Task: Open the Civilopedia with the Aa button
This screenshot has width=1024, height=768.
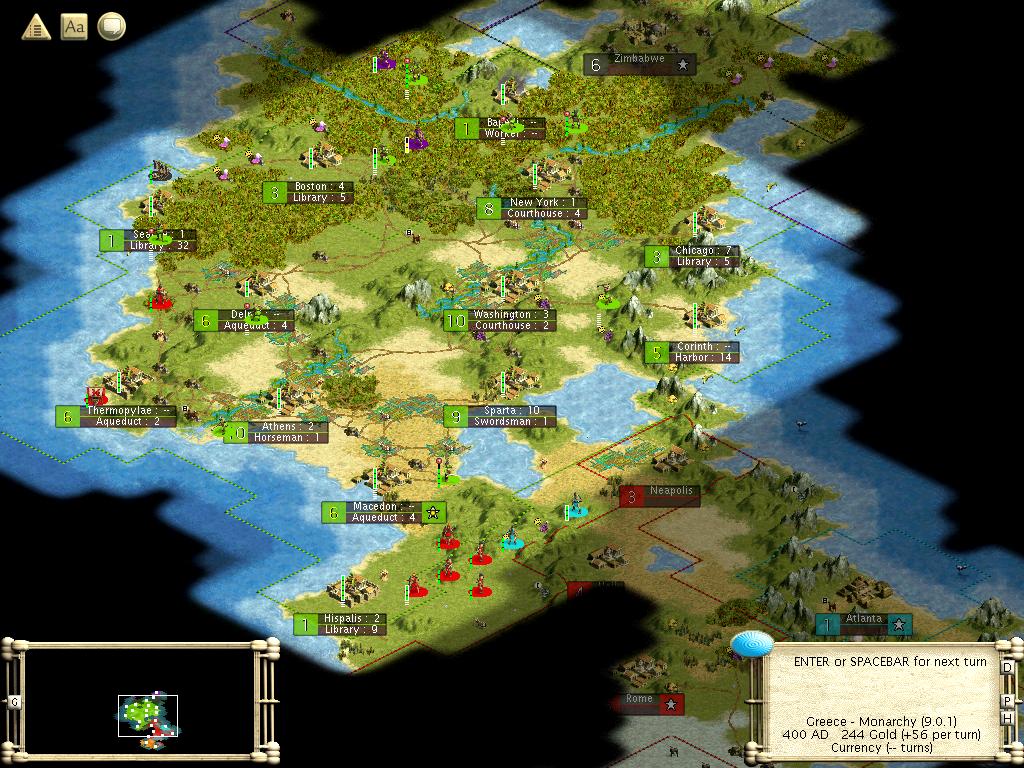Action: 74,27
